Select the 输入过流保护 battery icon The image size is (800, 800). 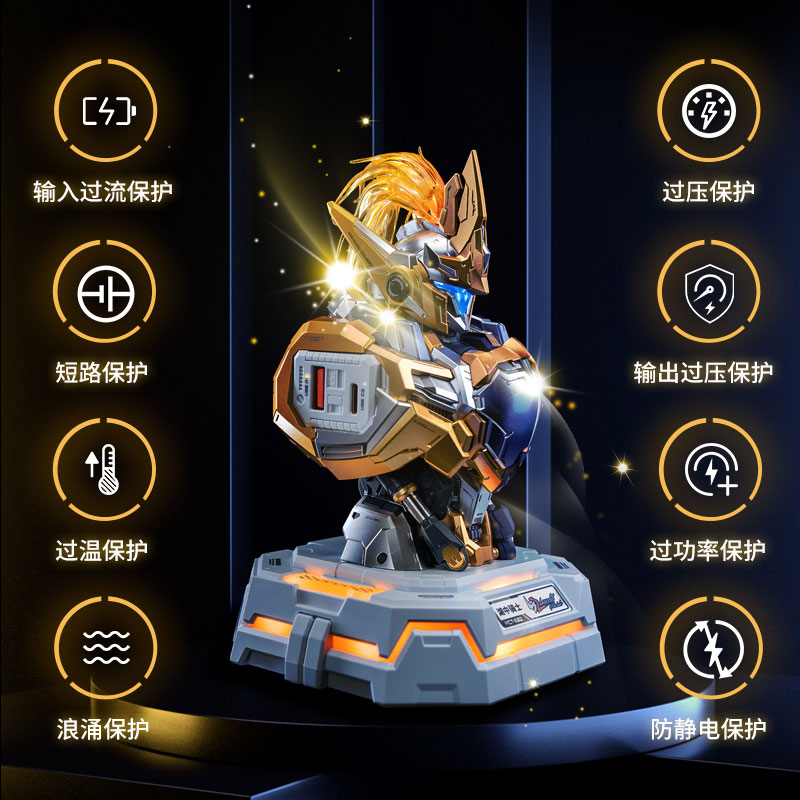tap(105, 111)
